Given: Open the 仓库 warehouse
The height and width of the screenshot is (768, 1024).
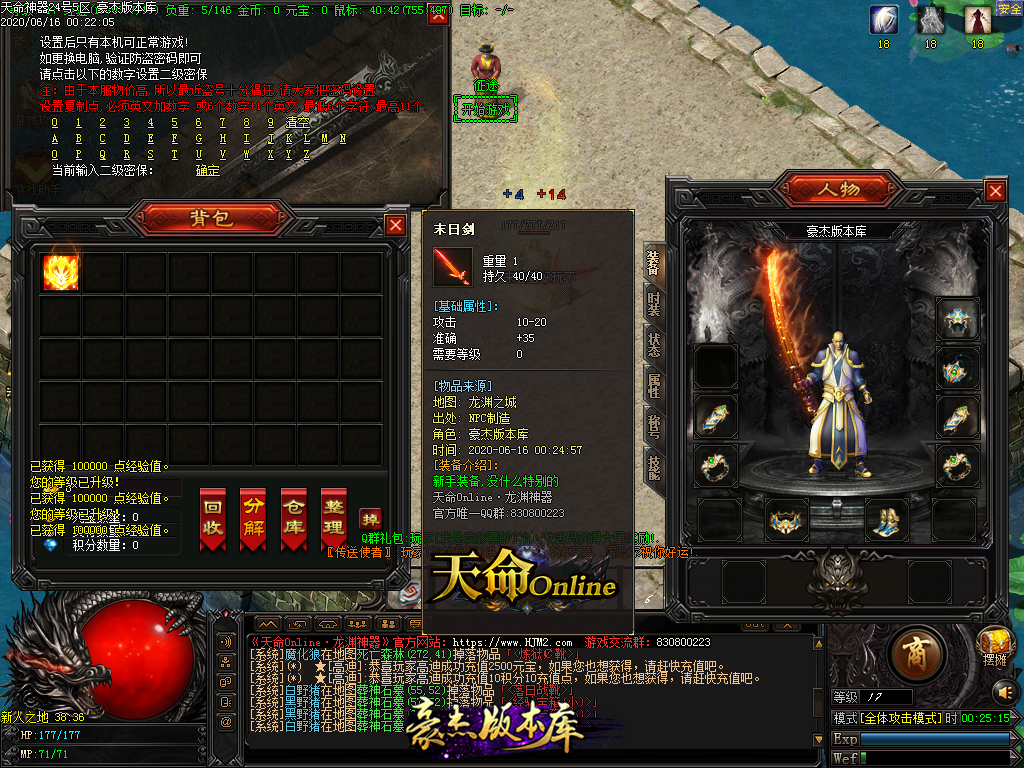Looking at the screenshot, I should pos(293,518).
